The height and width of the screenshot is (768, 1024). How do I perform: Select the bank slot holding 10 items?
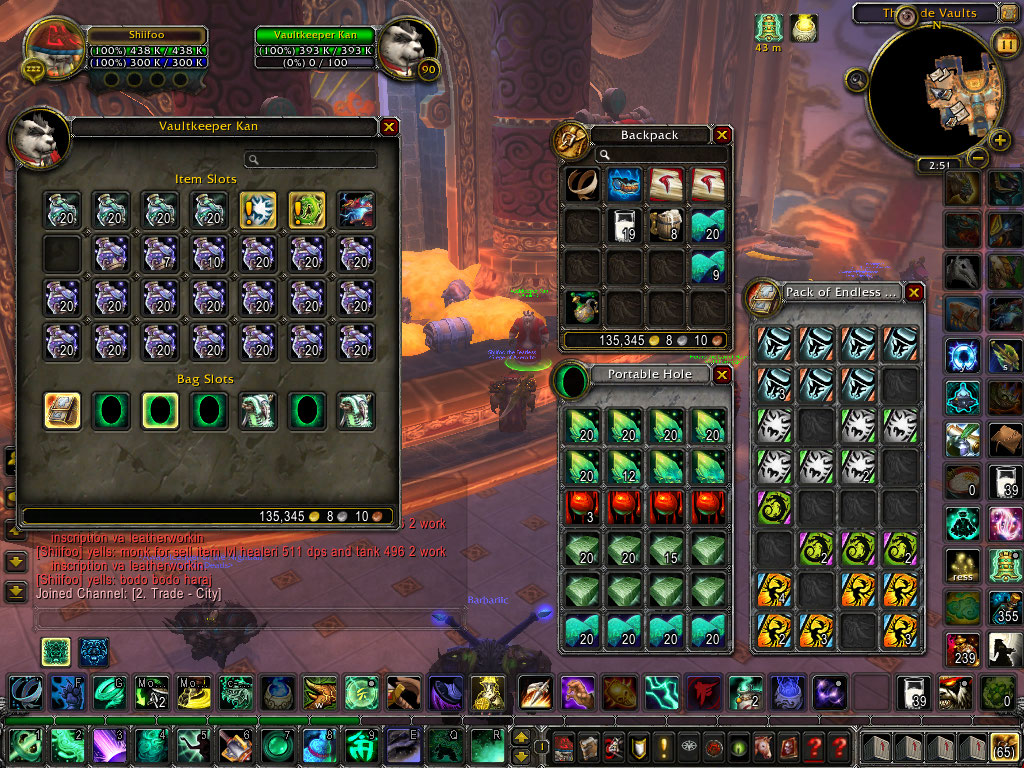[x=210, y=254]
